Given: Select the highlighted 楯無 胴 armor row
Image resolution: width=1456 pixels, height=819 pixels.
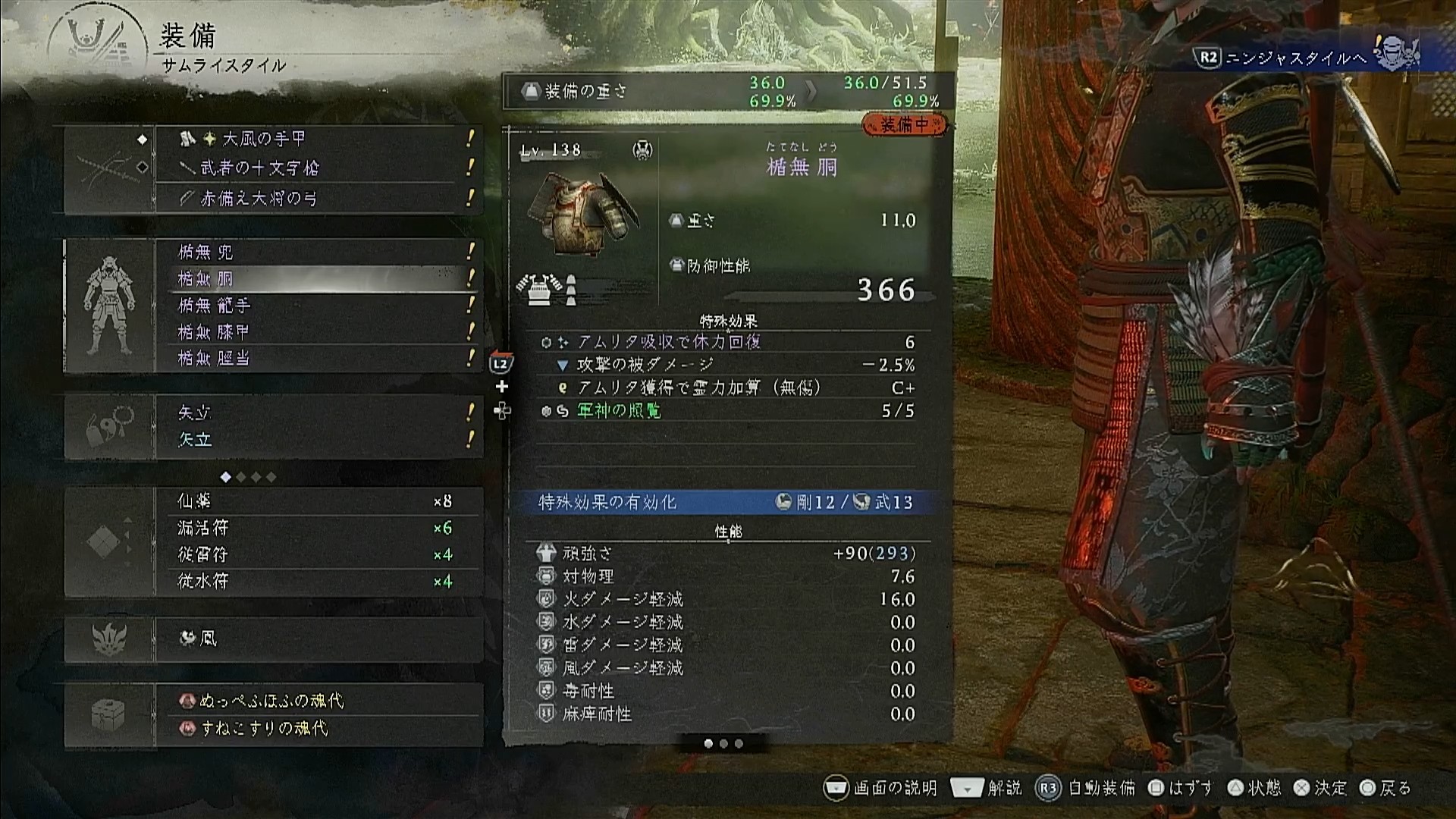Looking at the screenshot, I should [317, 279].
